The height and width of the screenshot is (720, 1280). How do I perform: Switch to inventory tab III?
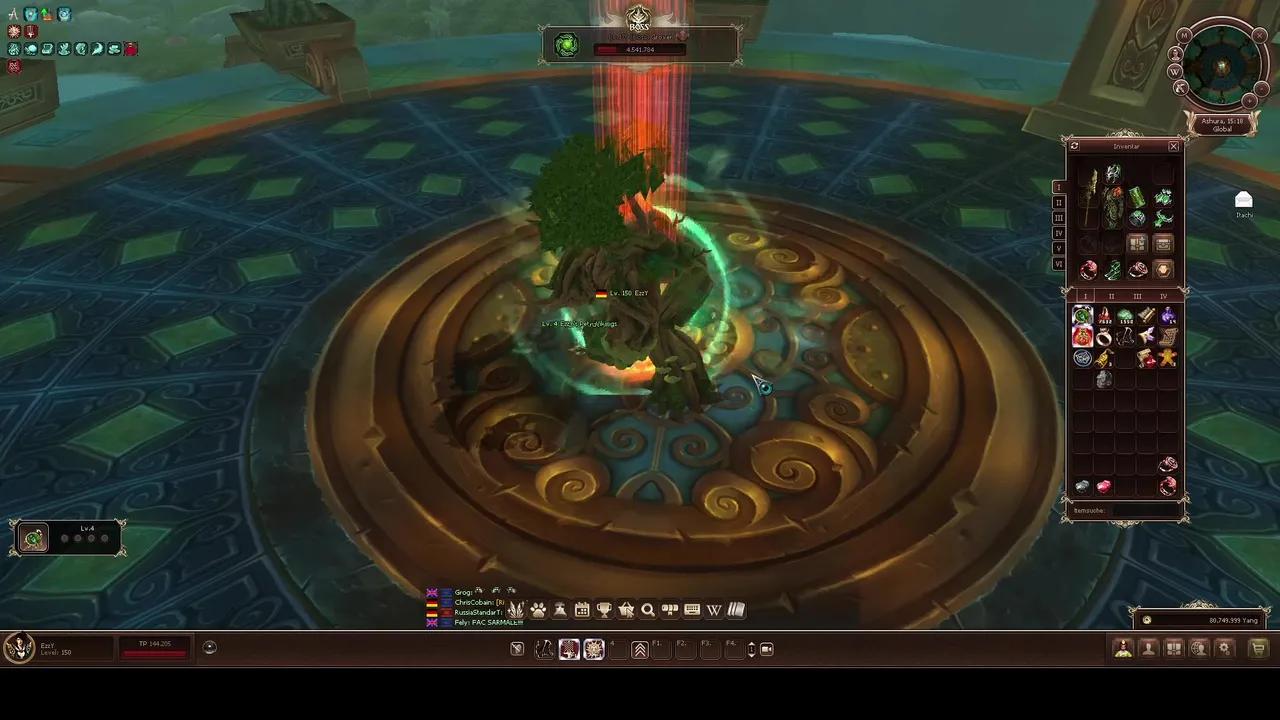[x=1138, y=296]
